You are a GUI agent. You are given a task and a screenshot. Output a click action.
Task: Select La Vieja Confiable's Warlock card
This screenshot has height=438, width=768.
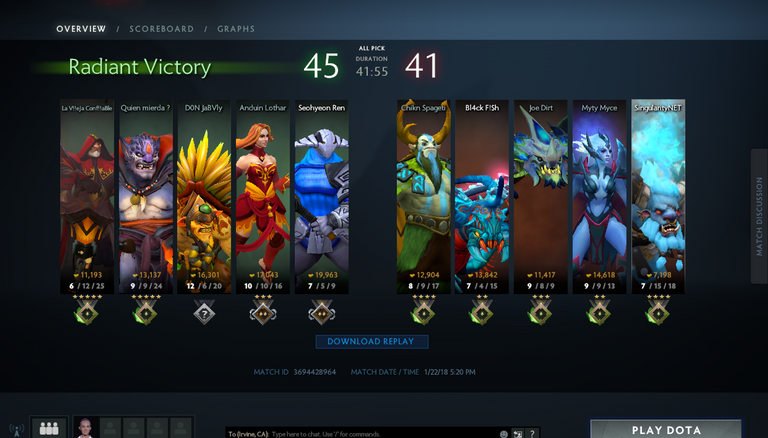pyautogui.click(x=88, y=190)
